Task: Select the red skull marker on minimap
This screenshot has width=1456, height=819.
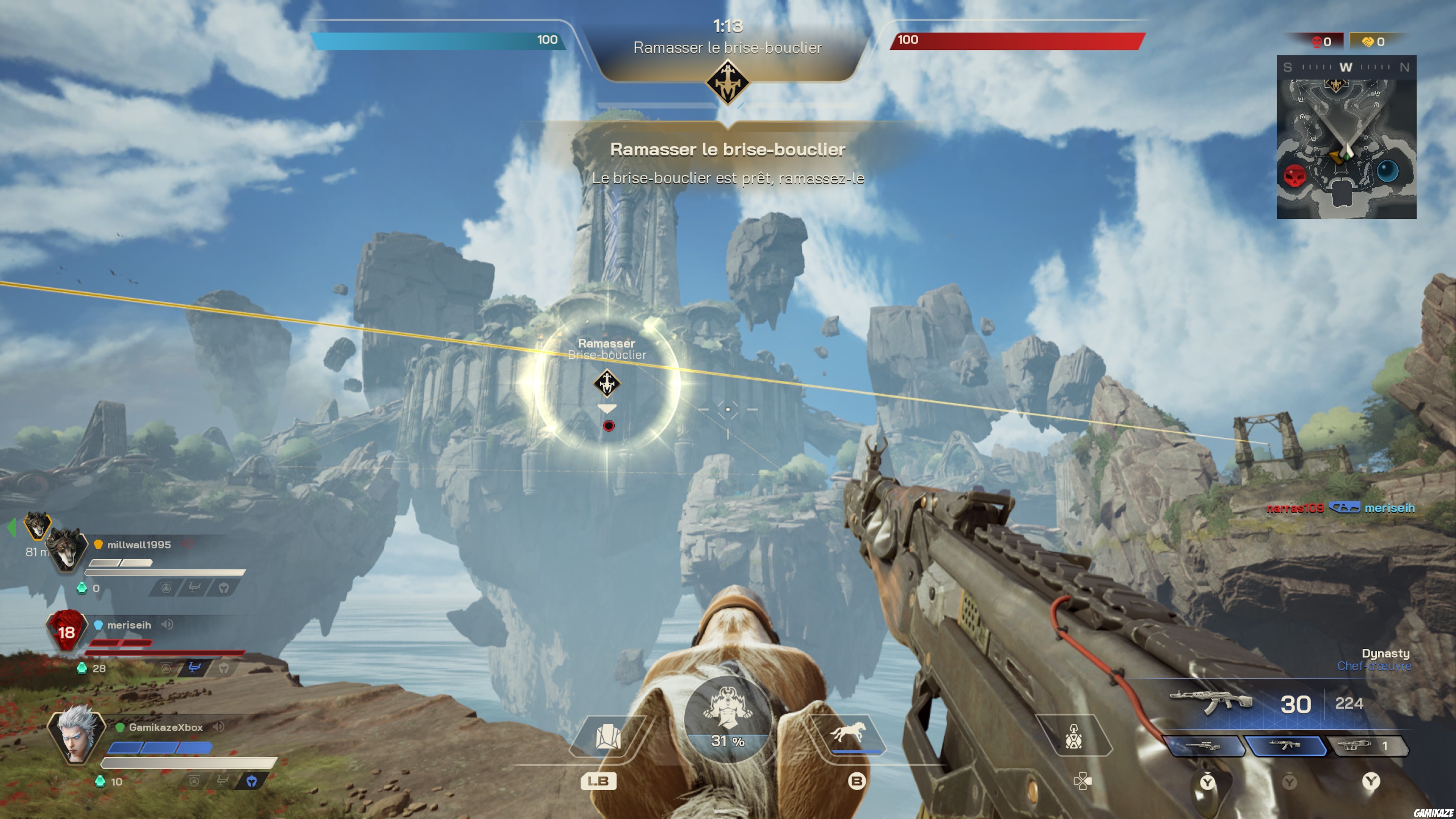Action: [1294, 176]
